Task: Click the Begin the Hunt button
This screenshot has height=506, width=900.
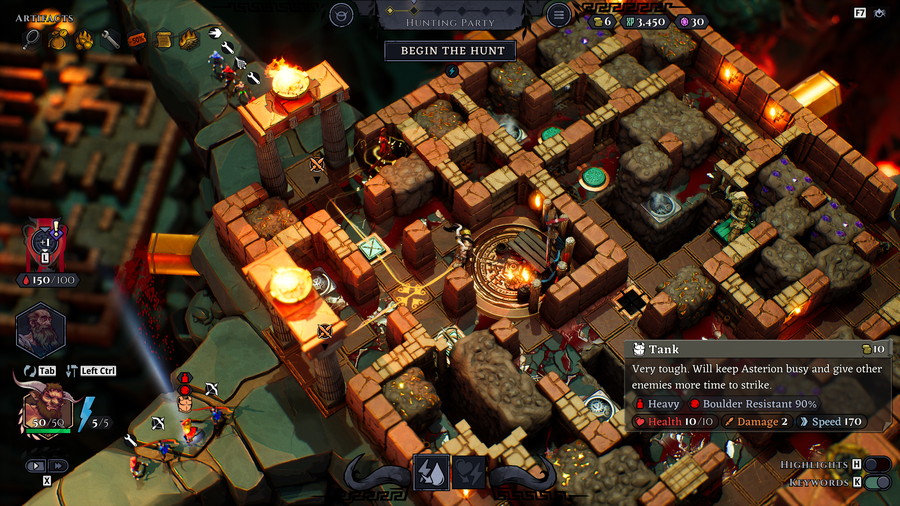Action: click(451, 50)
